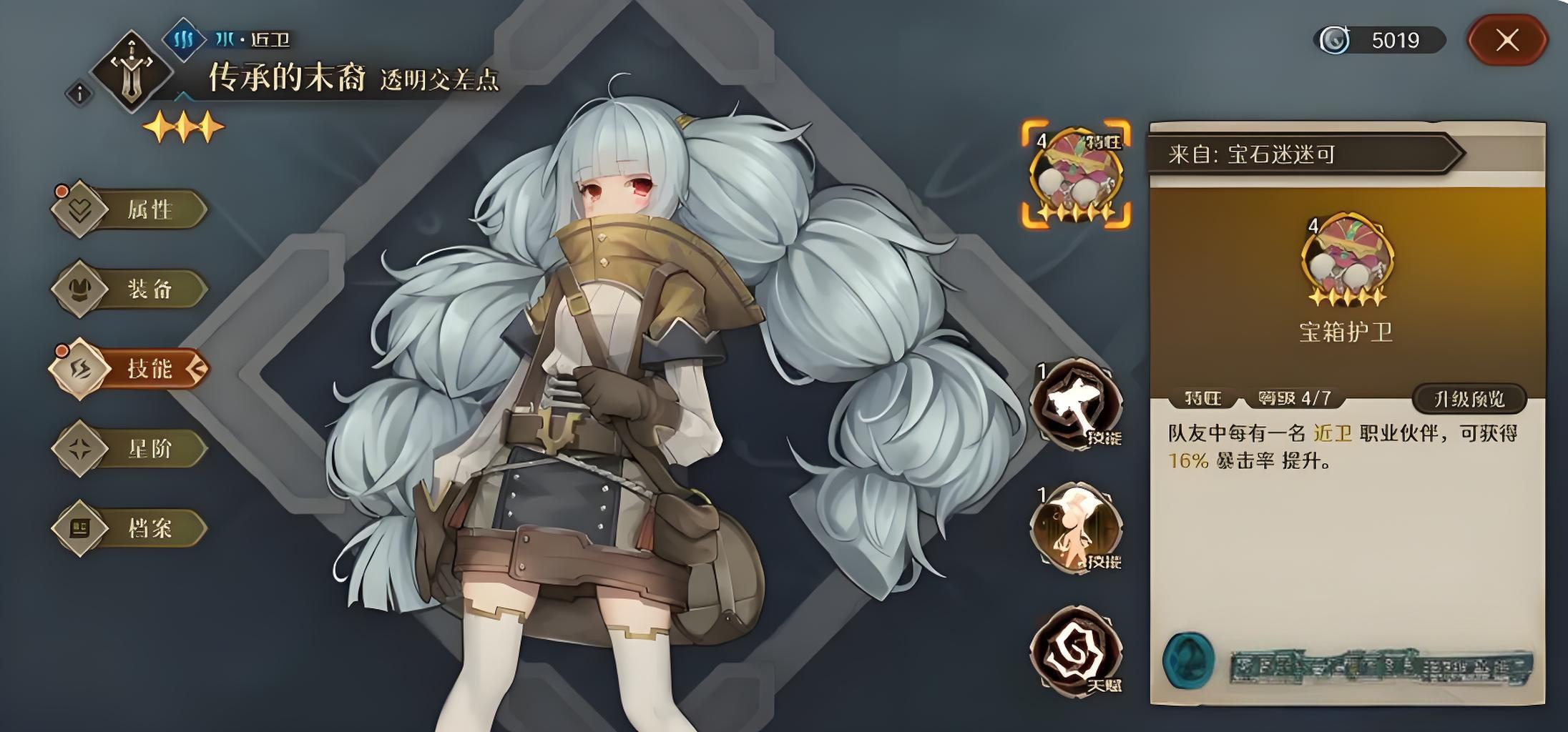Click the 5019 currency counter

pyautogui.click(x=1379, y=40)
